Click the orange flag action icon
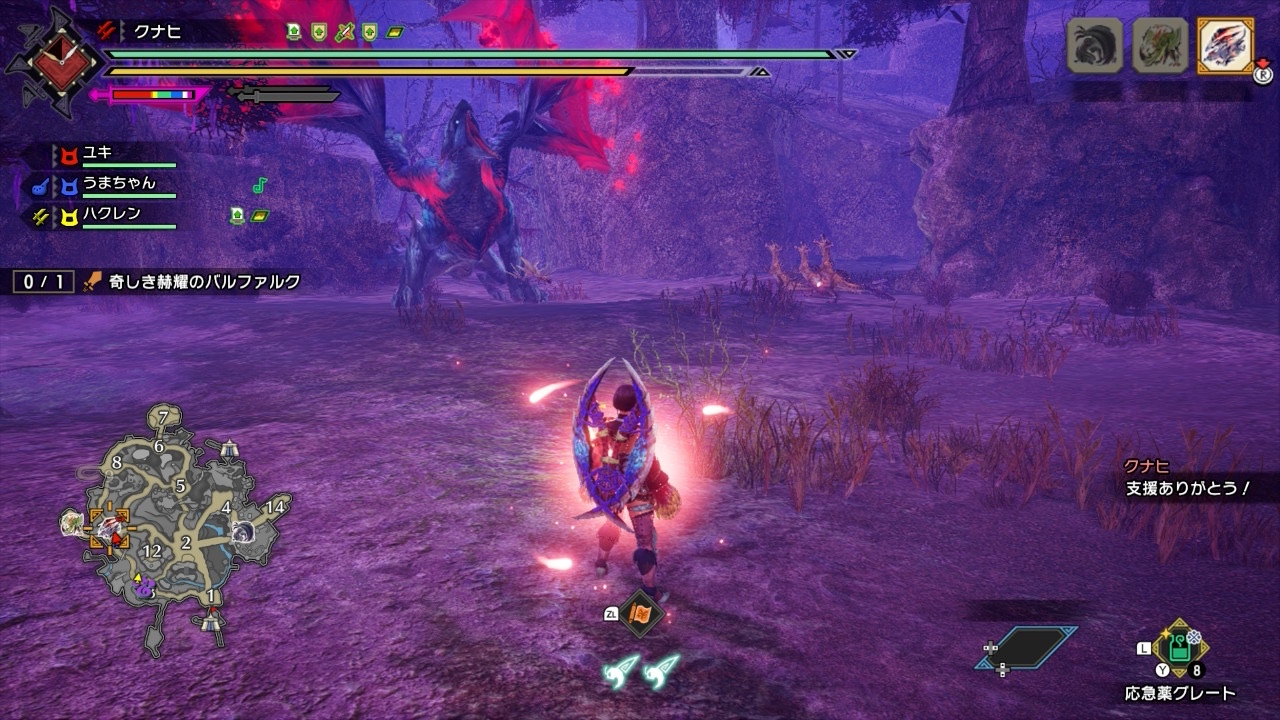 pyautogui.click(x=639, y=613)
